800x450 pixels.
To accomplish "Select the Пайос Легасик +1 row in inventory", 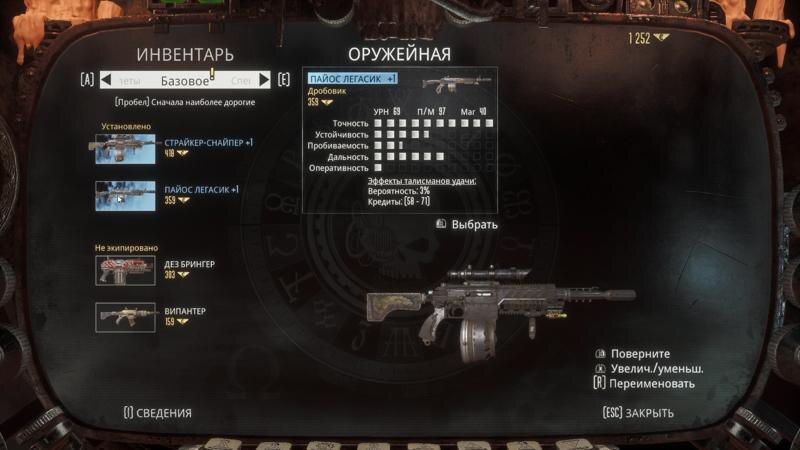I will point(170,194).
